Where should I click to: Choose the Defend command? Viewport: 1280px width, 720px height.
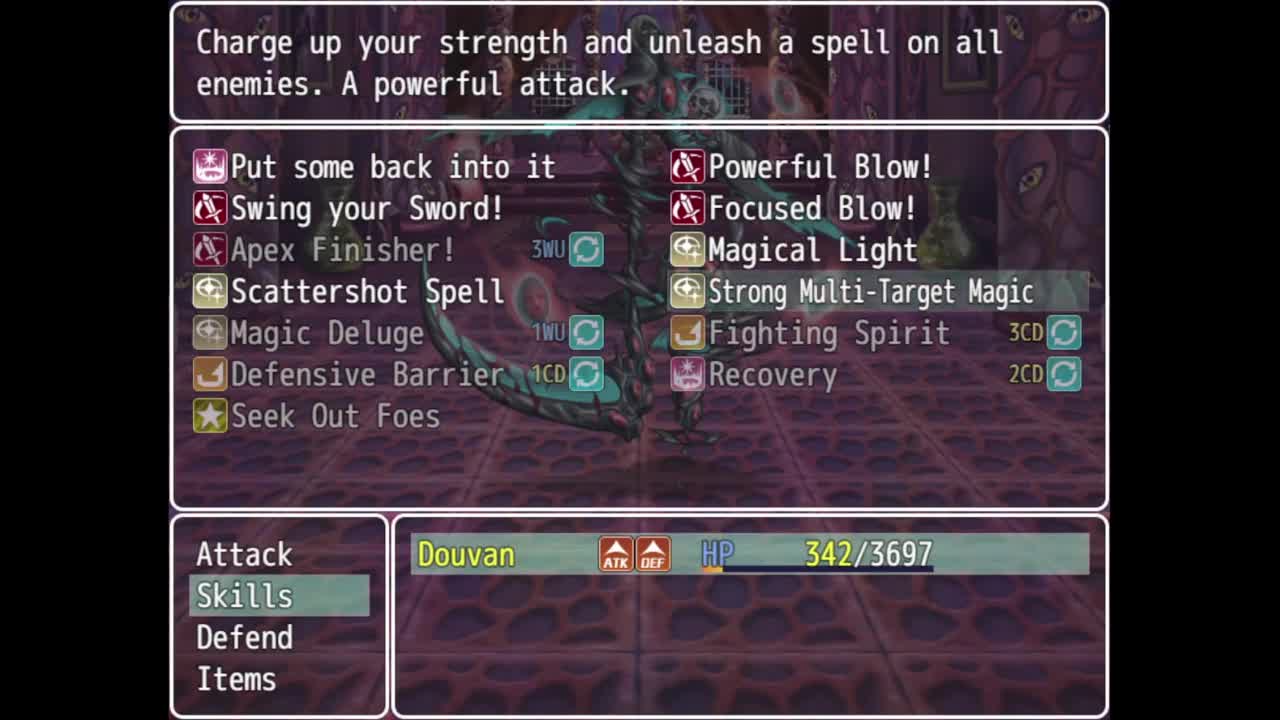tap(245, 638)
